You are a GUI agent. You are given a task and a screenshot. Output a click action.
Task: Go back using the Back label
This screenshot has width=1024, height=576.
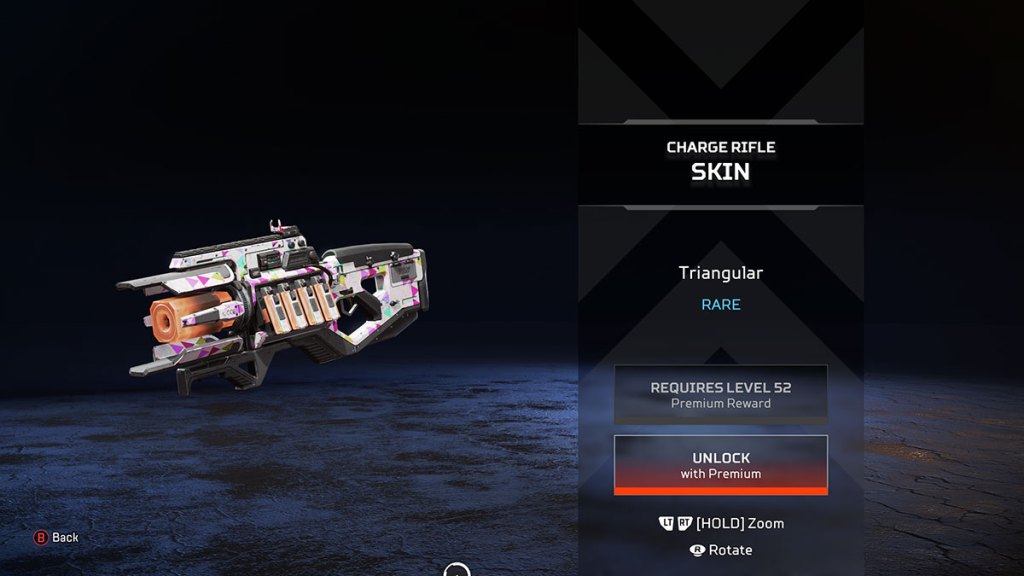[65, 538]
